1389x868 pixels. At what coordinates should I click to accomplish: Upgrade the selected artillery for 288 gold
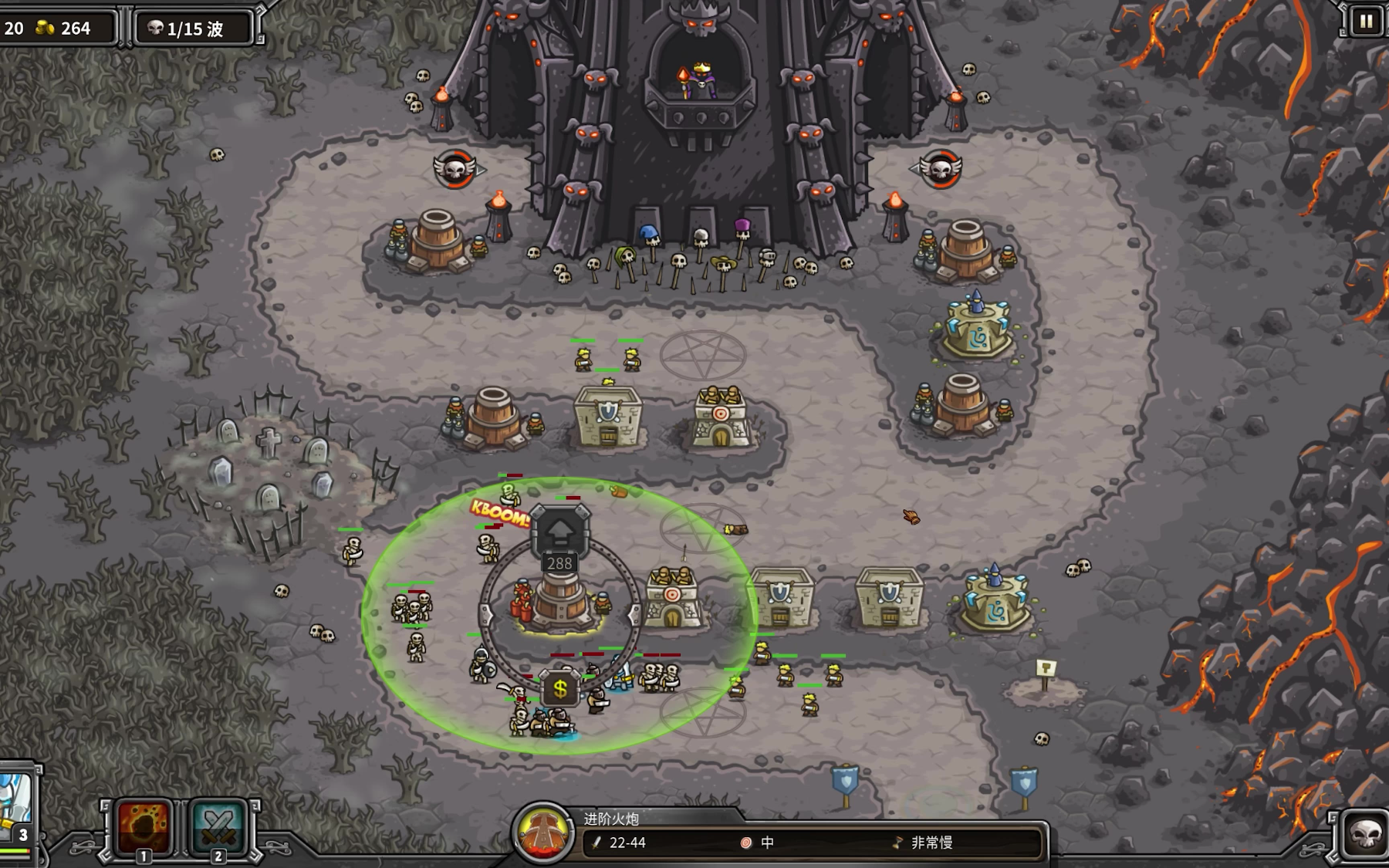560,532
